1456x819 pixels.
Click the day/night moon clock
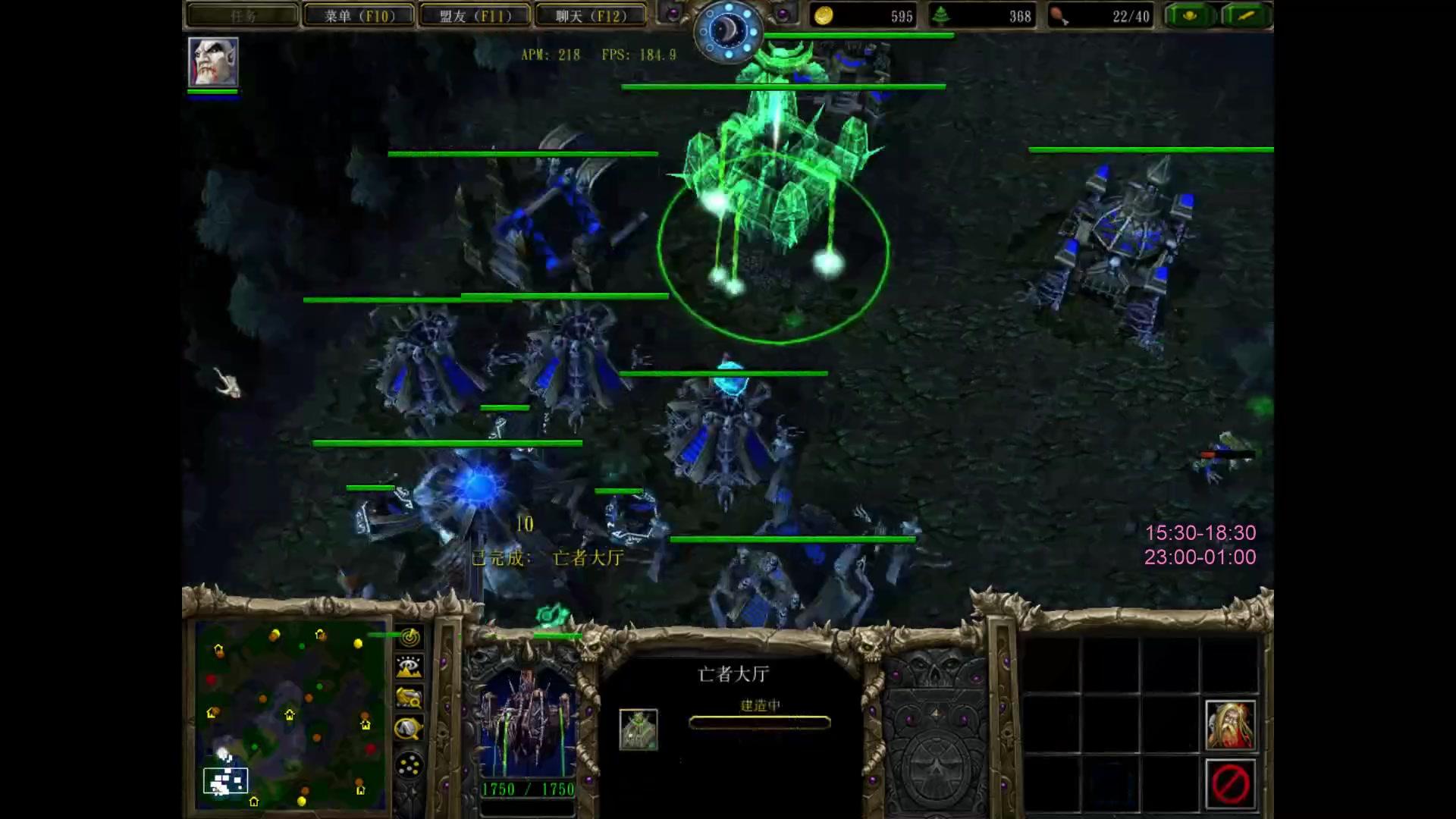(x=728, y=32)
